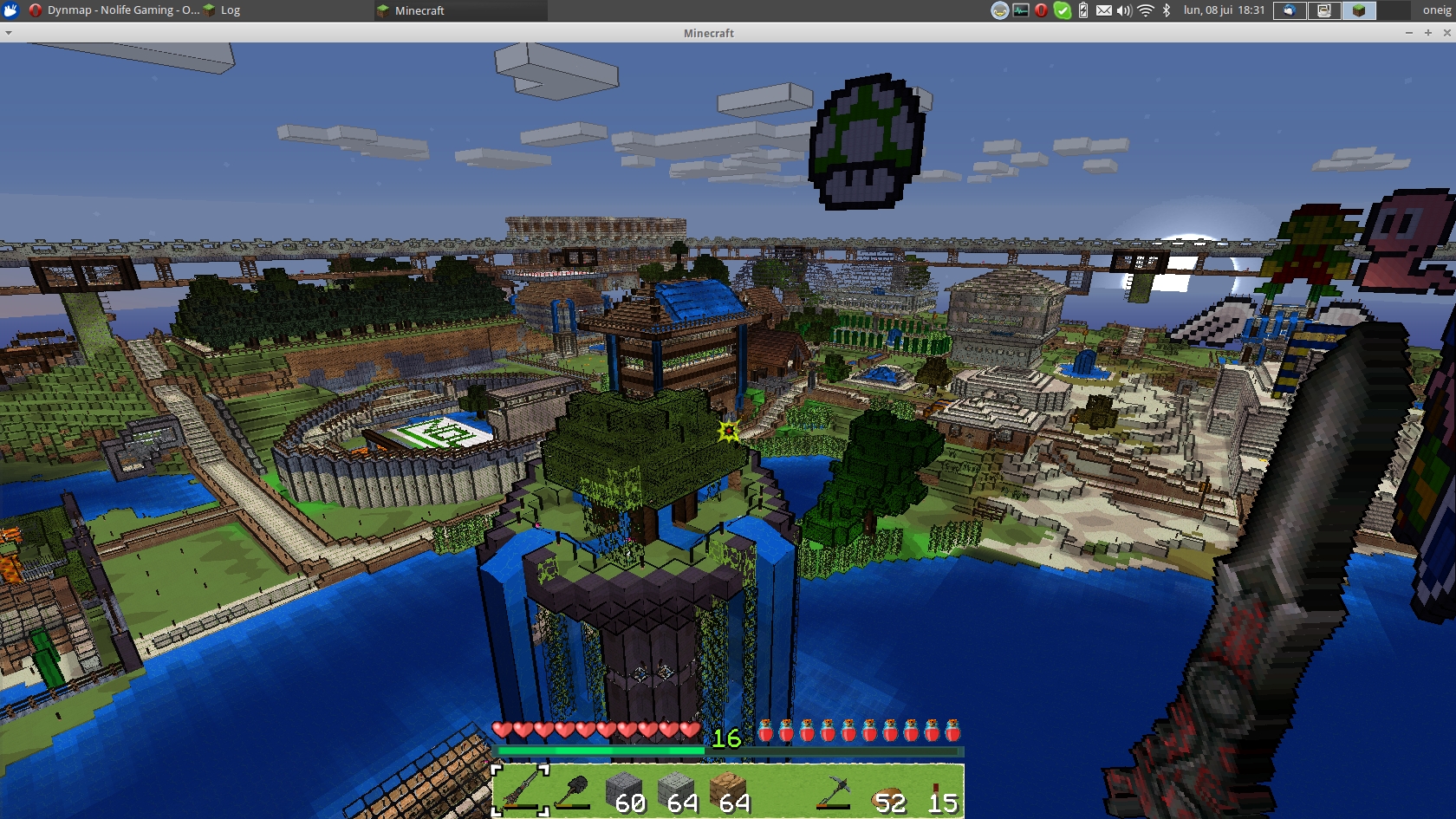Minimize the Minecraft window
The height and width of the screenshot is (819, 1456).
click(x=1409, y=33)
